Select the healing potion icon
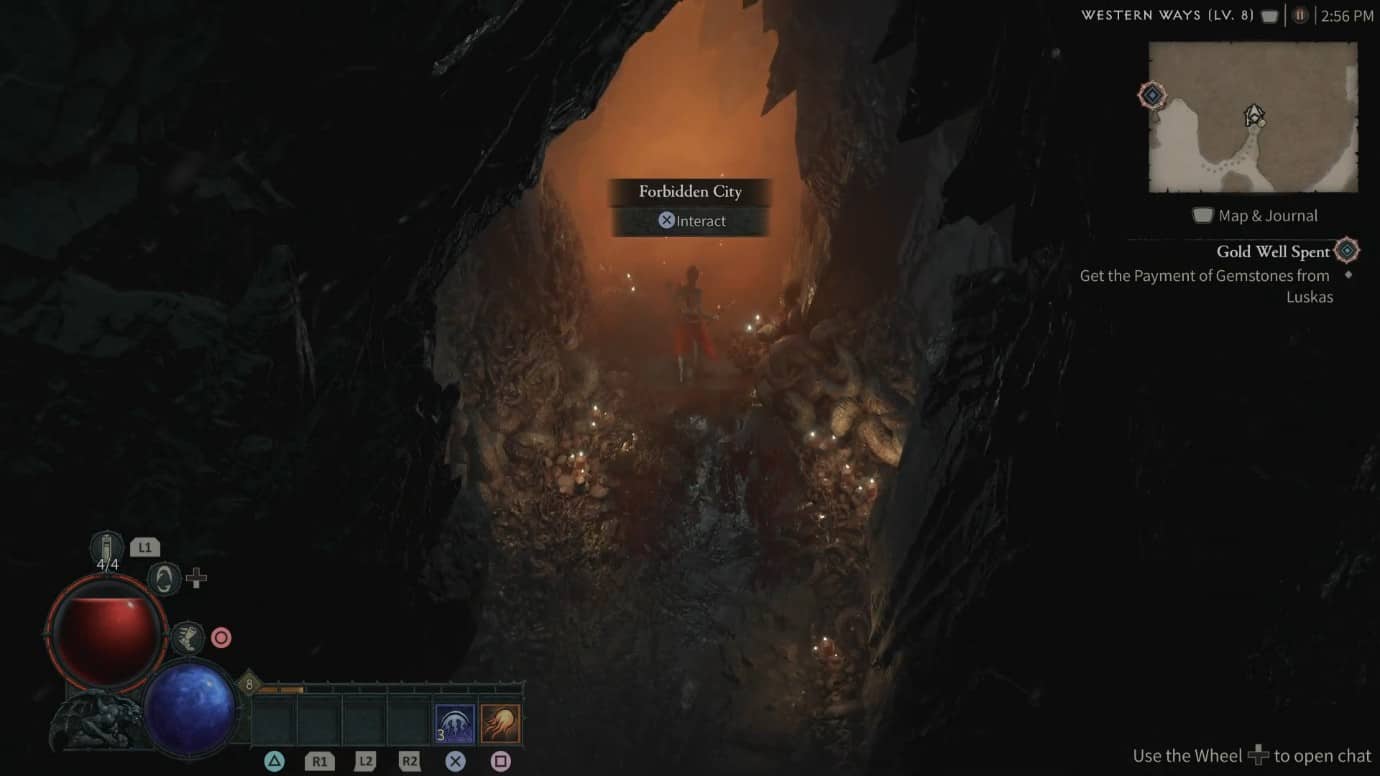The image size is (1380, 776). [x=107, y=546]
